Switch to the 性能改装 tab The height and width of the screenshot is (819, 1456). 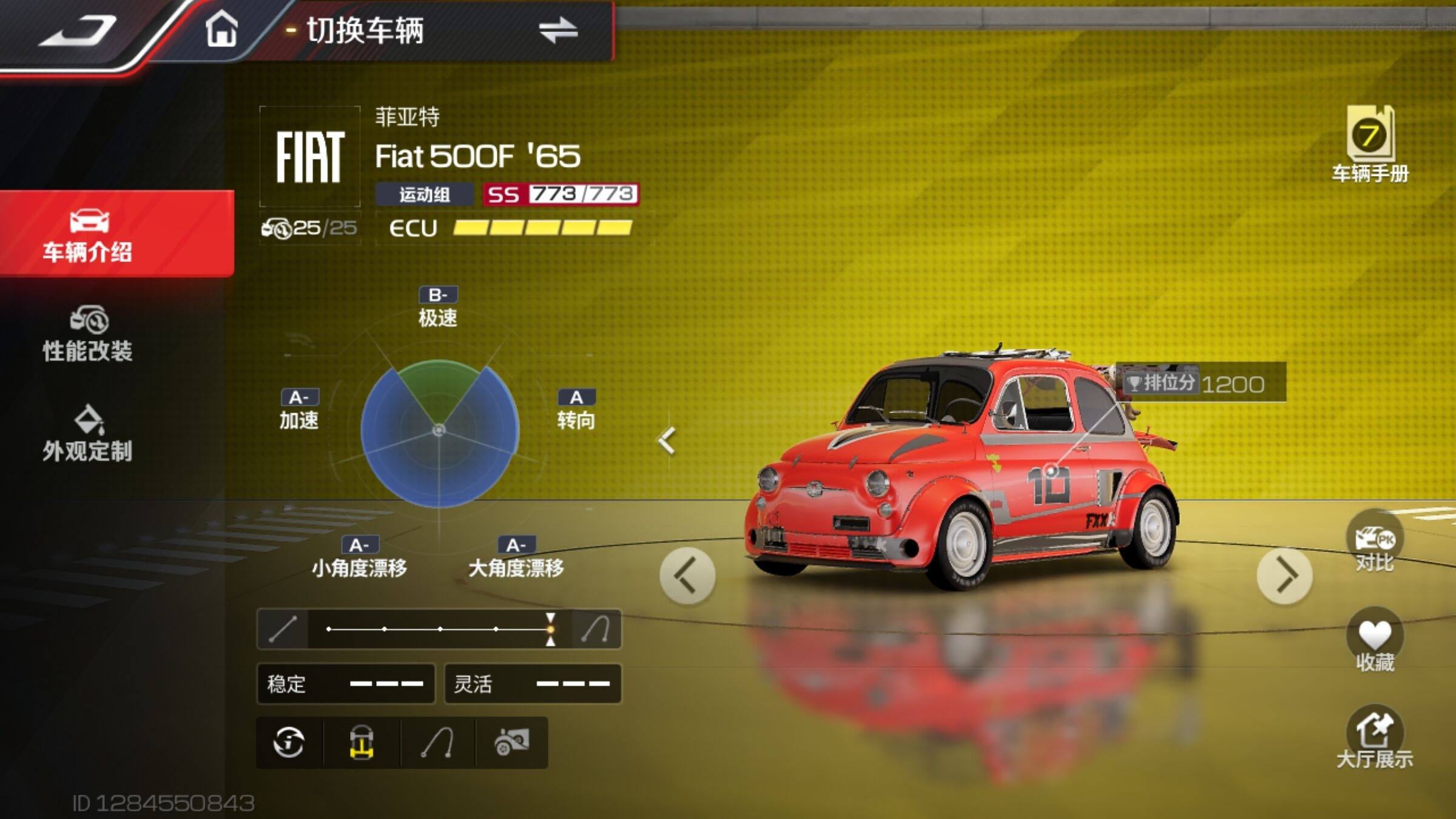89,335
